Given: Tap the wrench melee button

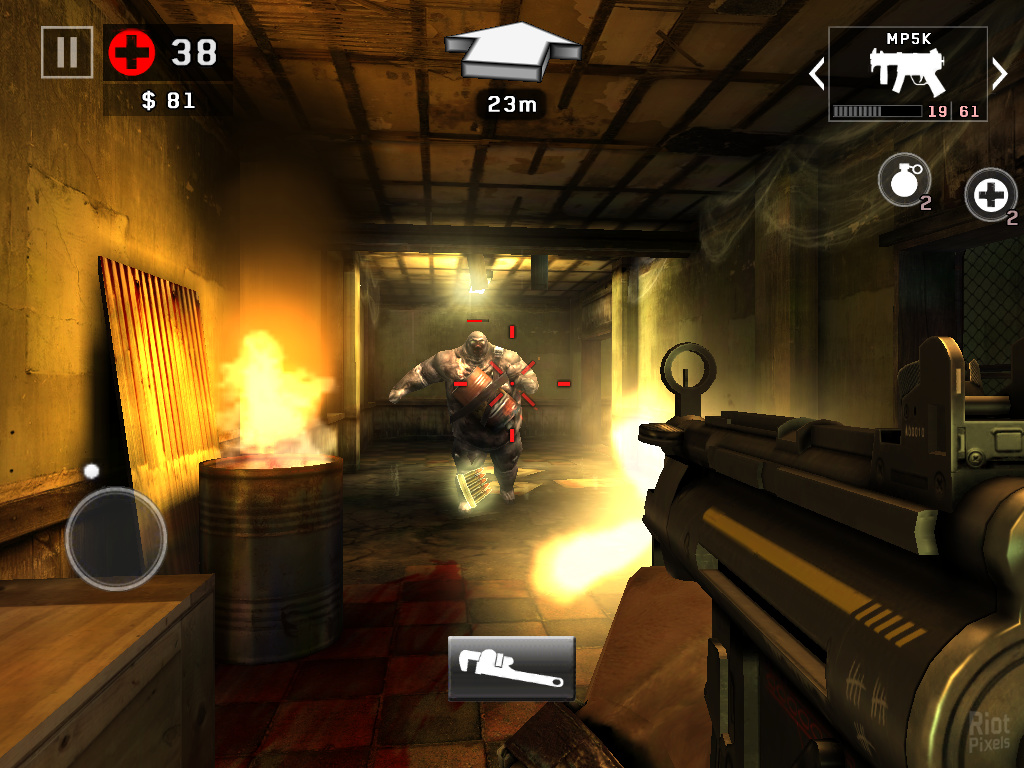Looking at the screenshot, I should point(511,667).
